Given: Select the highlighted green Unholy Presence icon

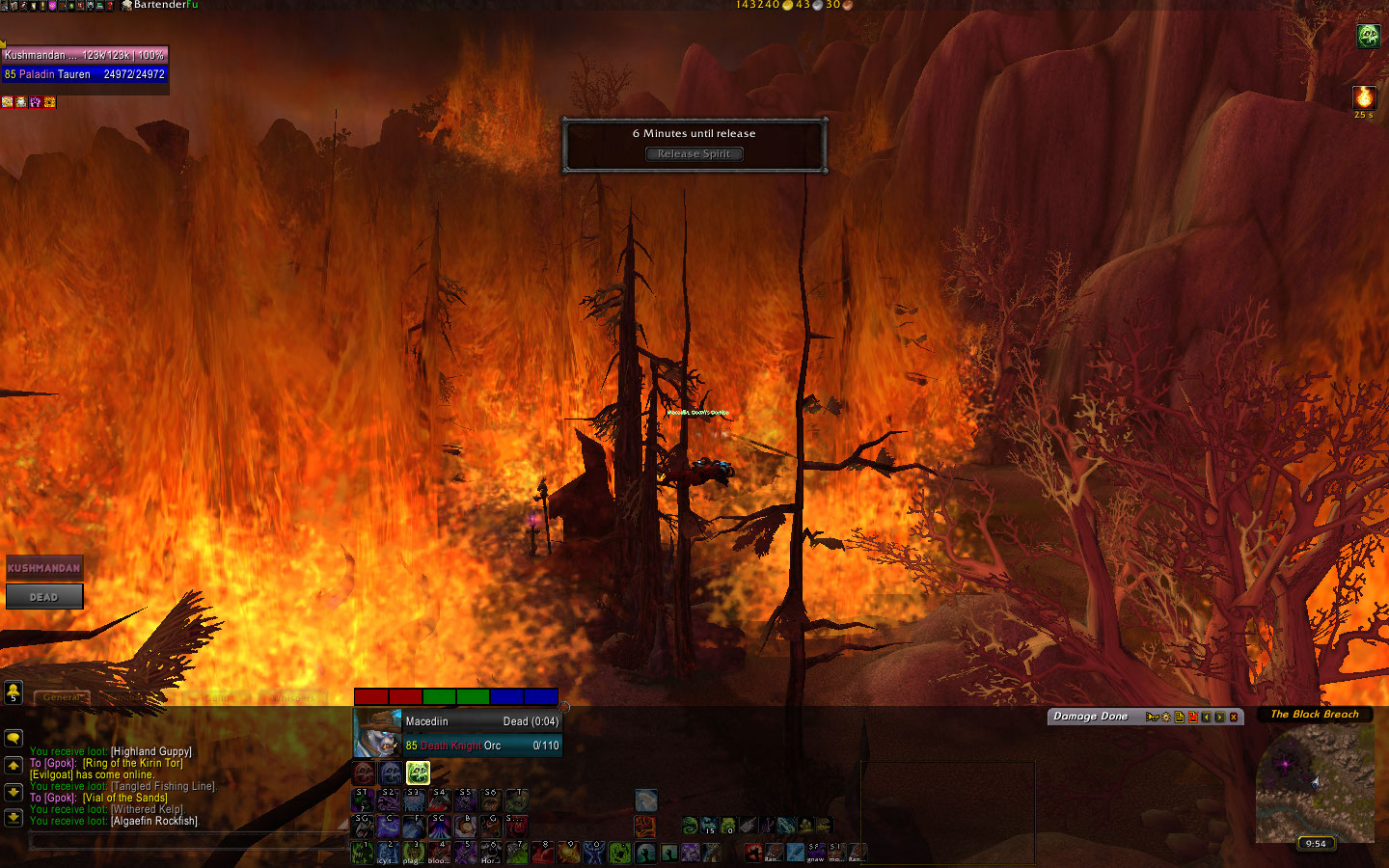Looking at the screenshot, I should tap(418, 773).
